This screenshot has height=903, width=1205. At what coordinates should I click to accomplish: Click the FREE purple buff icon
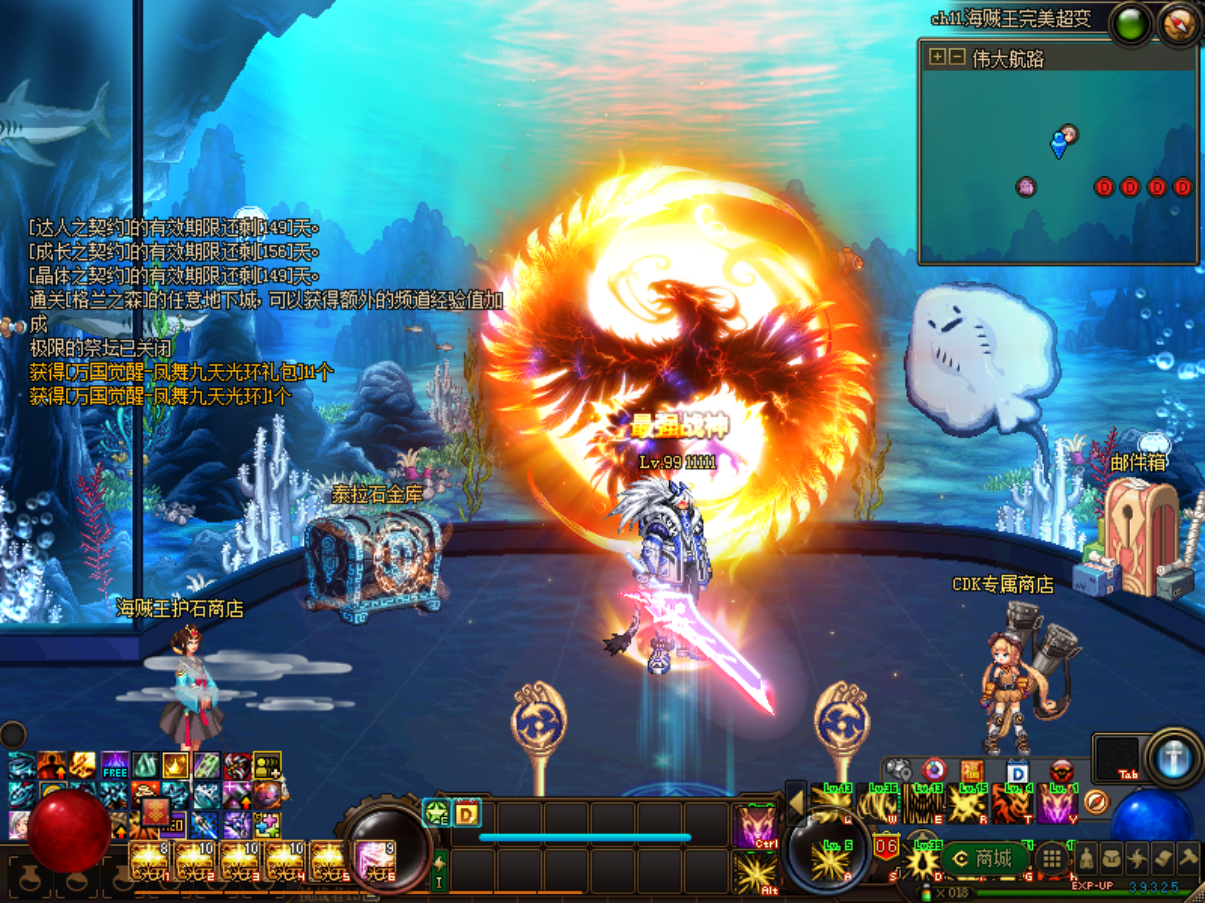point(115,766)
